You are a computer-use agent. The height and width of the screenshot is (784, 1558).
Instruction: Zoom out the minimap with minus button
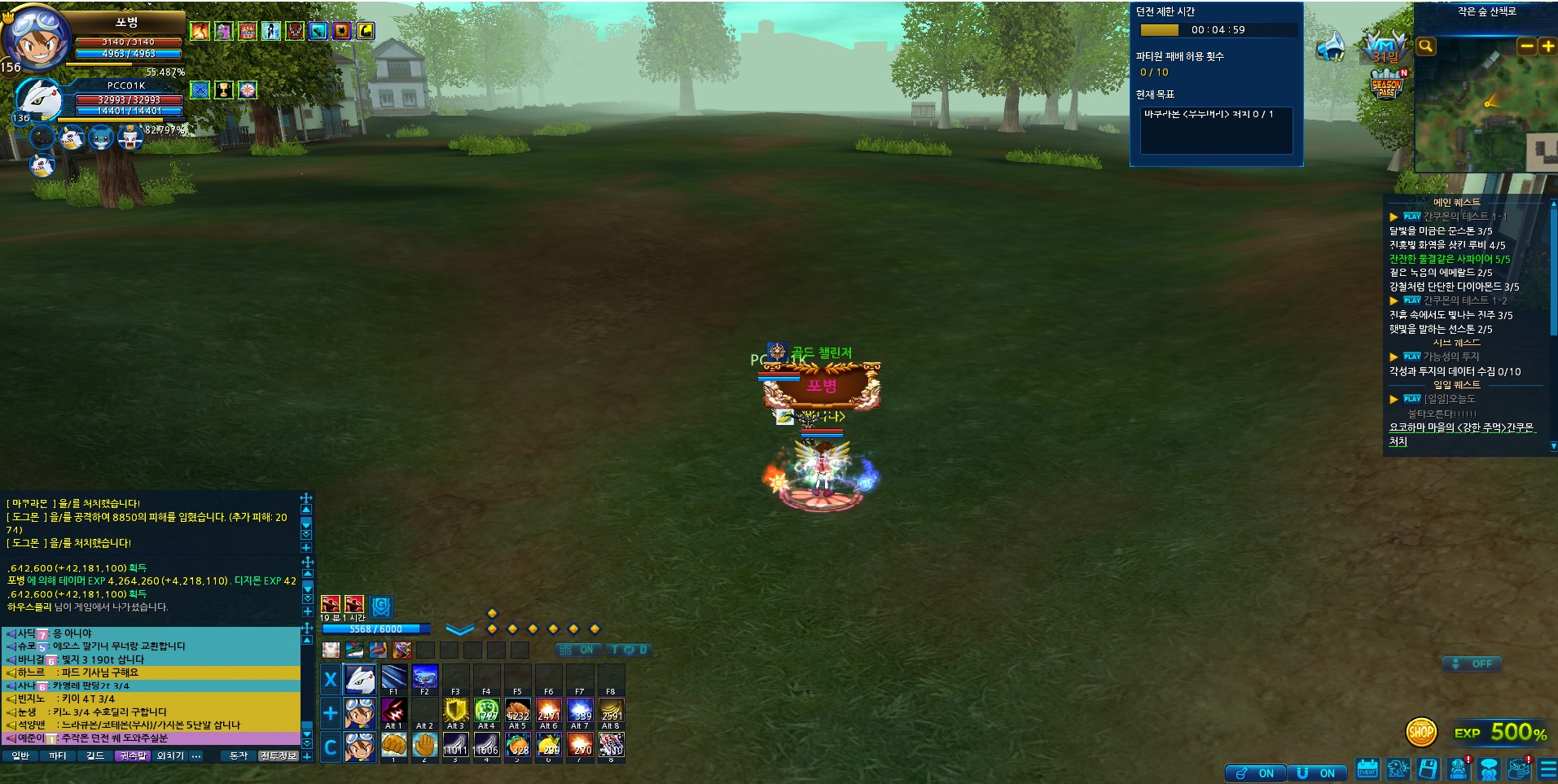[x=1527, y=46]
